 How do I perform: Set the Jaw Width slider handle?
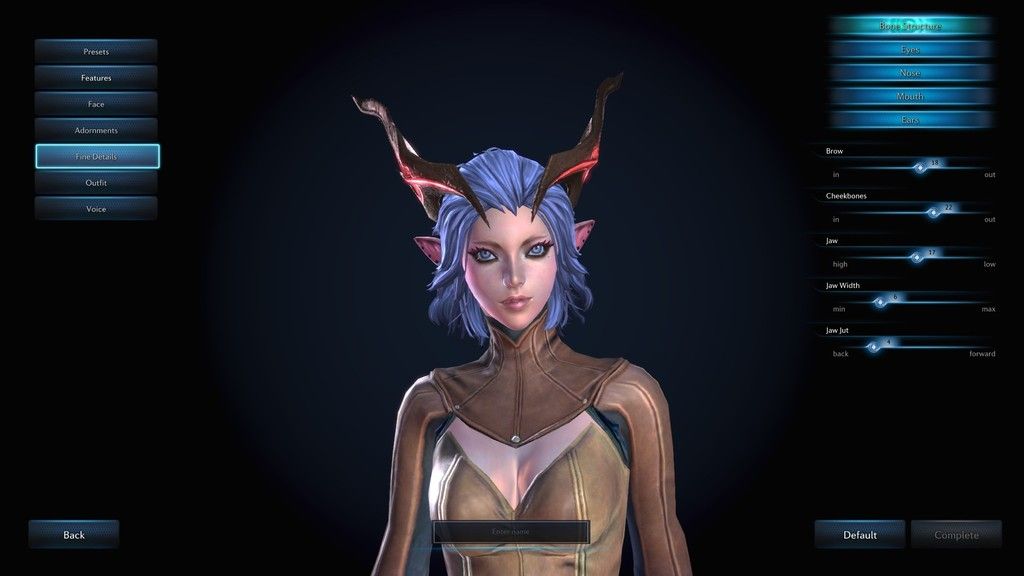click(881, 301)
